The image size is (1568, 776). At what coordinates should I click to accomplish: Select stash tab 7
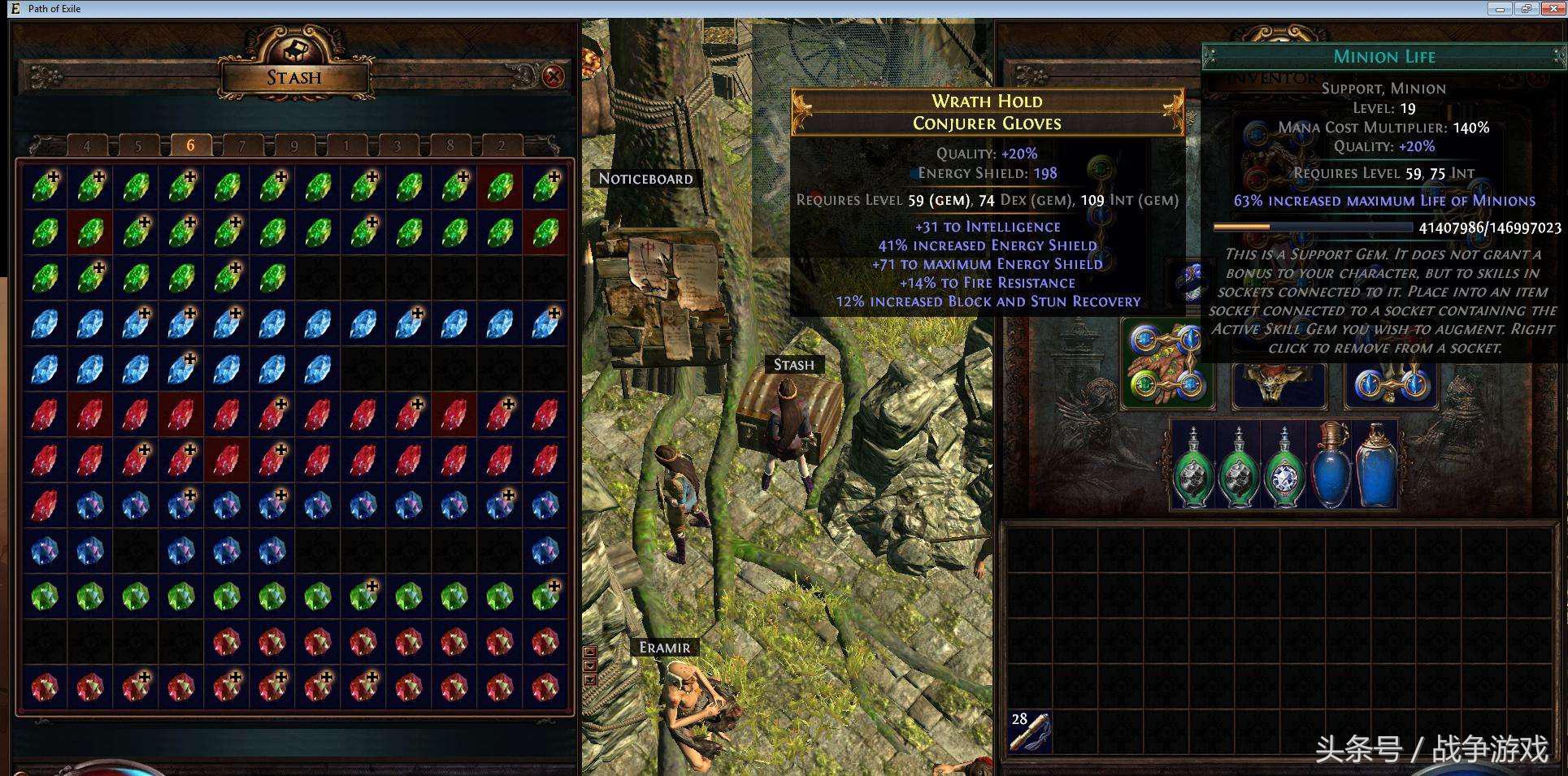pos(241,146)
